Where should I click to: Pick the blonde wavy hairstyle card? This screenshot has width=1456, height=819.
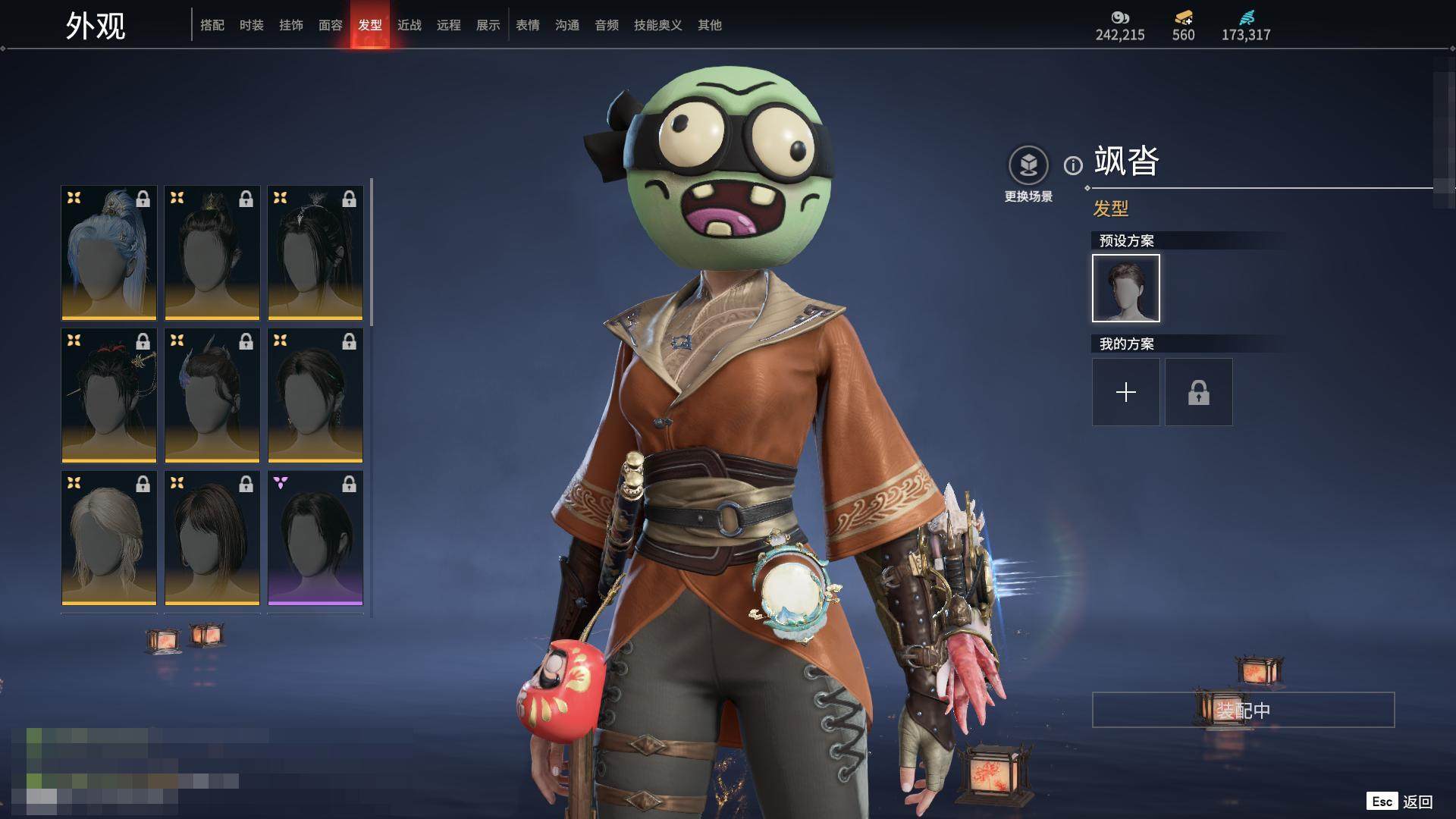(x=109, y=538)
